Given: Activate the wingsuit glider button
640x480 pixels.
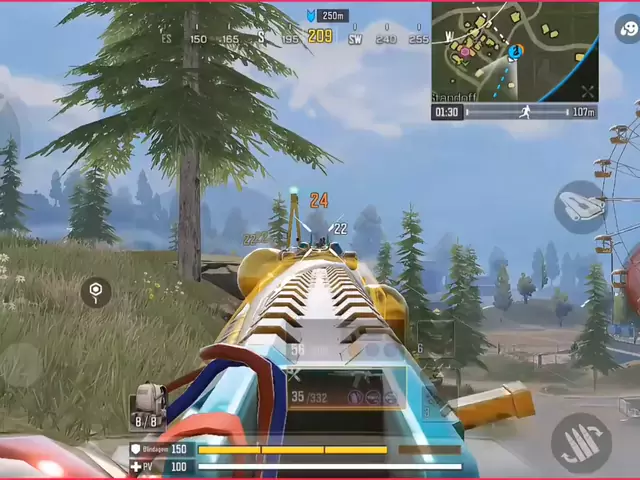Looking at the screenshot, I should pos(580,206).
